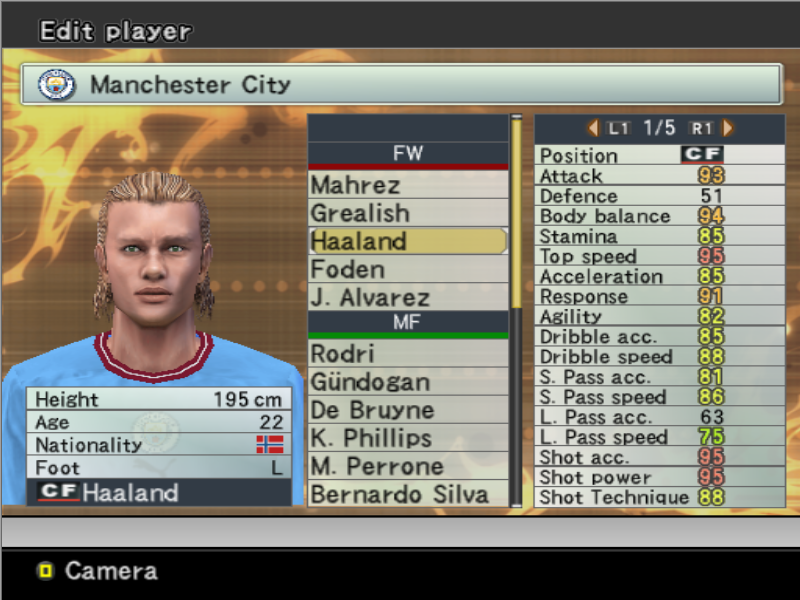
Task: Click the right arrow of stats pages
Action: point(728,128)
